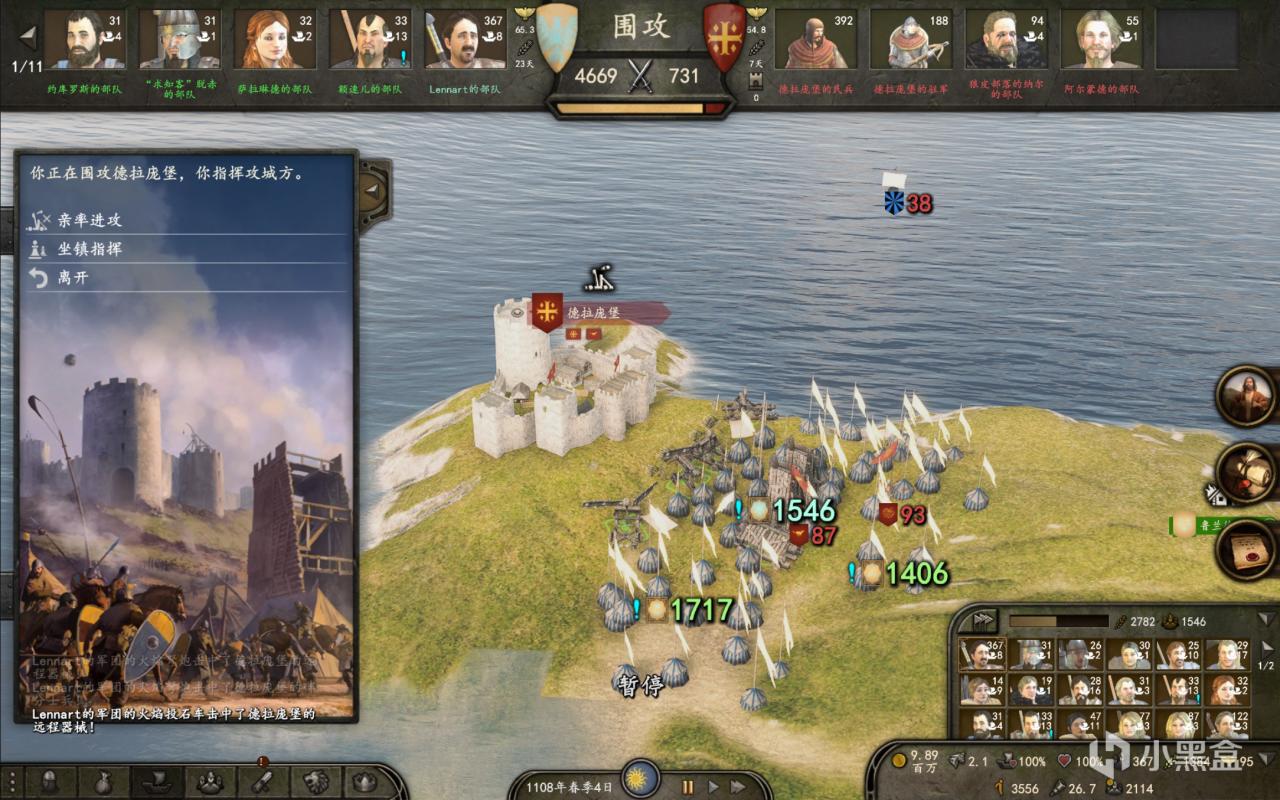Open the quests scroll screen with alert

coord(261,783)
